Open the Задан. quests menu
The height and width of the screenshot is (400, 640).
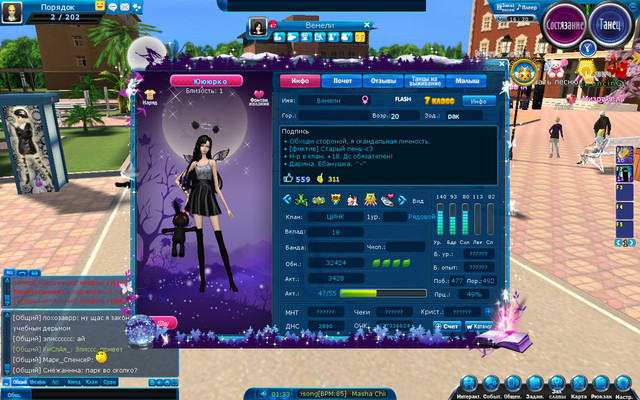[532, 383]
